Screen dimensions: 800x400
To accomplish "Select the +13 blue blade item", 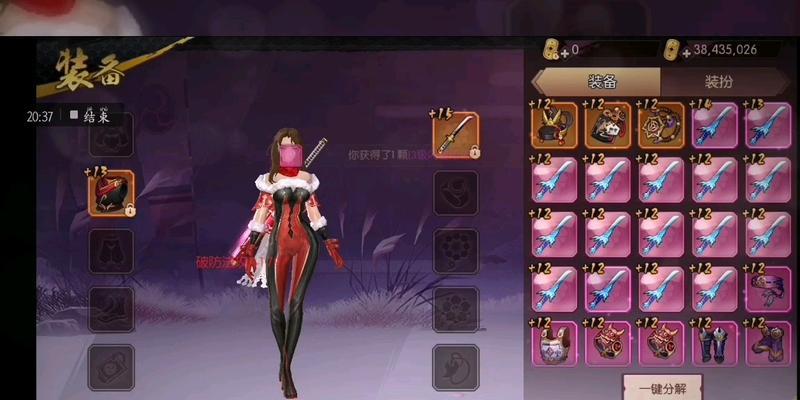I will 768,126.
